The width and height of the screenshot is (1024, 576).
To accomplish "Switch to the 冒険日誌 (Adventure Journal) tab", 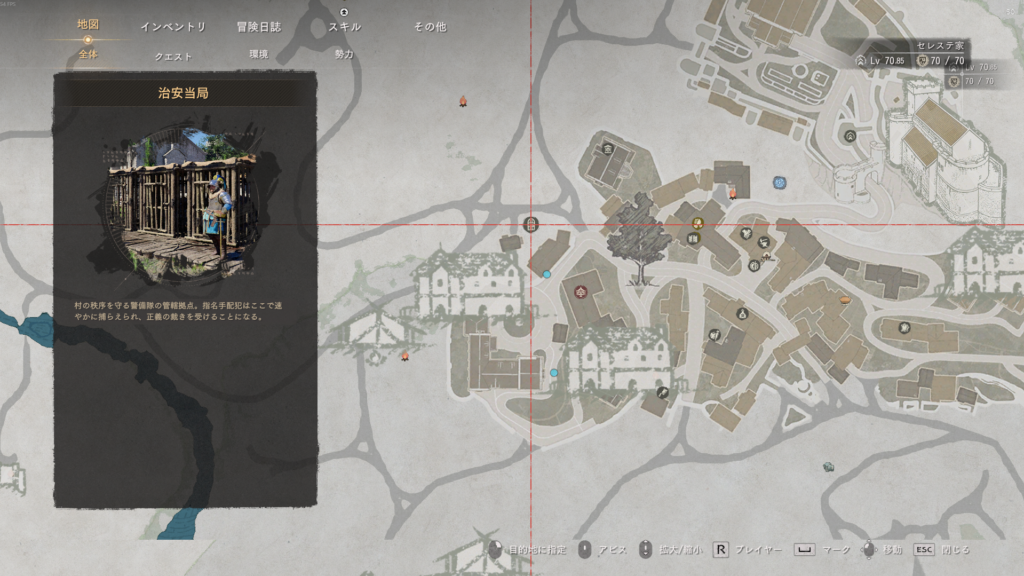I will click(x=258, y=27).
